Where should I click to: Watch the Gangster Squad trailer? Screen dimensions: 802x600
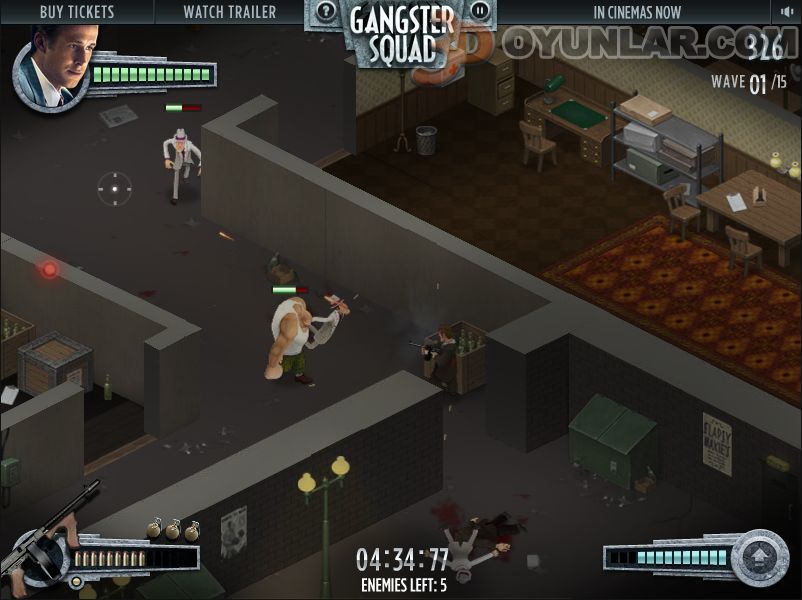click(229, 13)
